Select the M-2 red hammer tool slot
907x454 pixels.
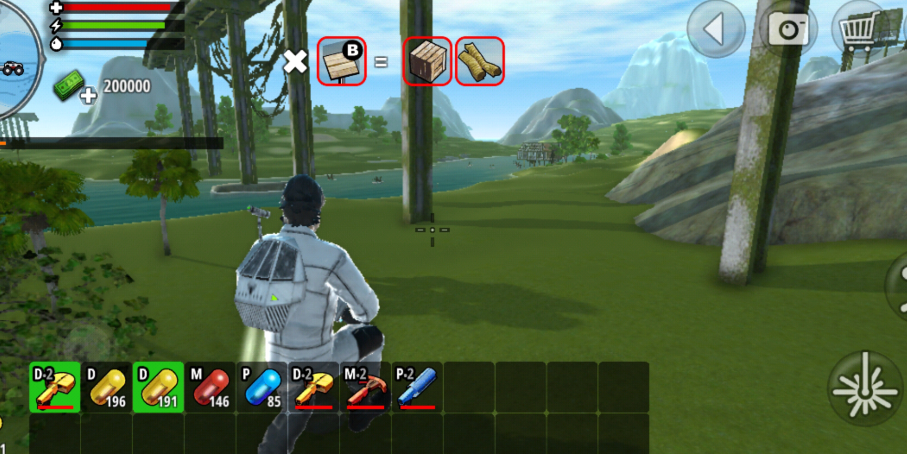click(367, 388)
